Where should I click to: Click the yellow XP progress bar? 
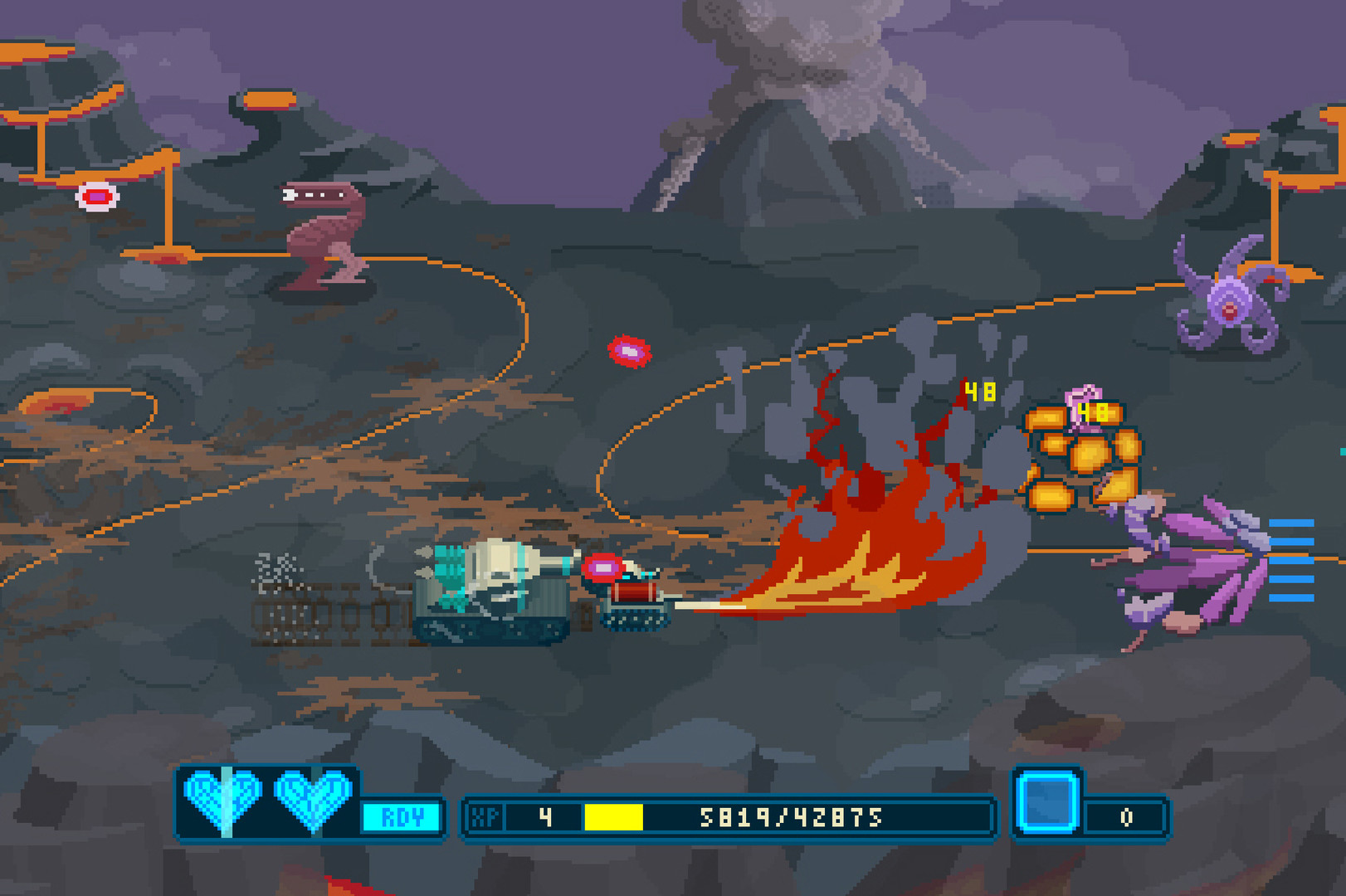(x=614, y=817)
